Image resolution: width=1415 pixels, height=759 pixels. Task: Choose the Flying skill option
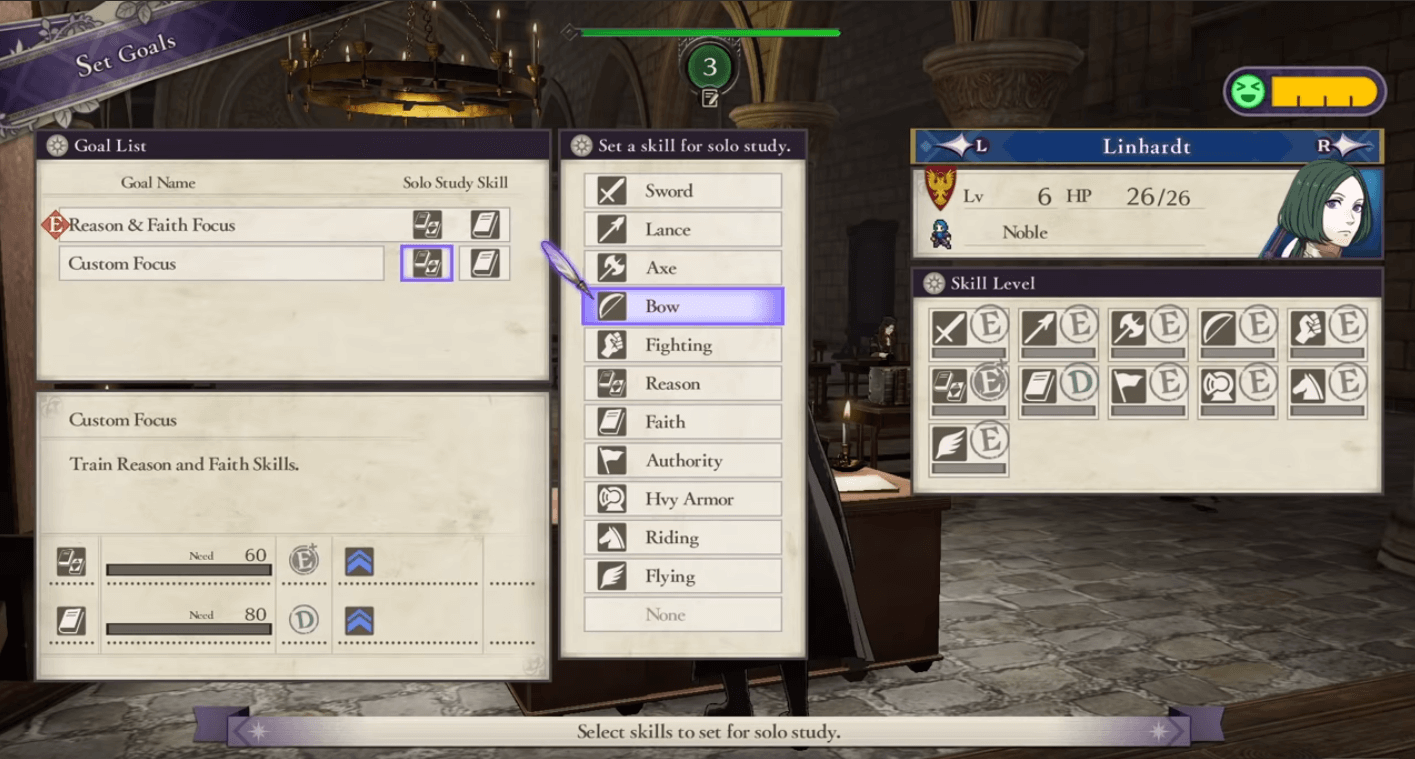(682, 576)
